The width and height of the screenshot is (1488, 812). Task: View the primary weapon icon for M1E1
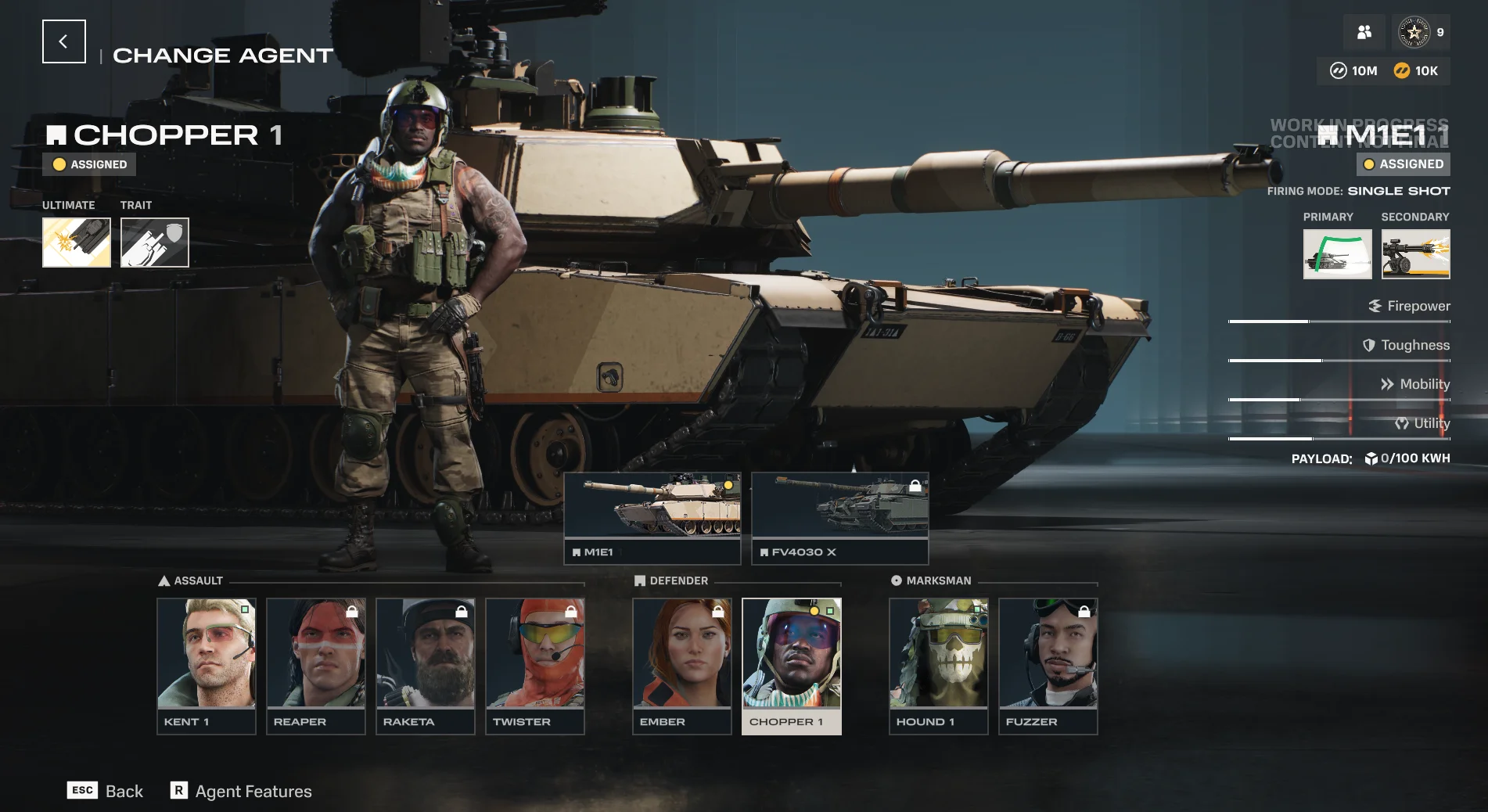[1337, 253]
